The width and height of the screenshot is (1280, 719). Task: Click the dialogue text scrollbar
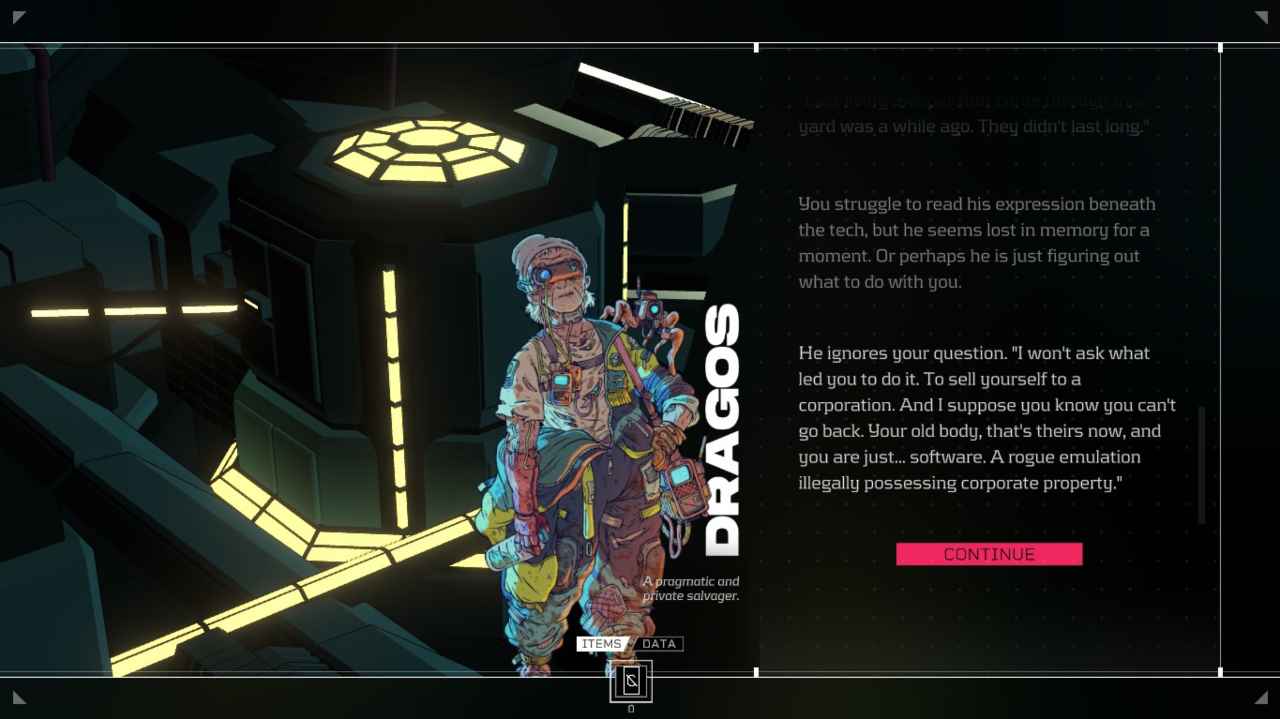click(1201, 465)
